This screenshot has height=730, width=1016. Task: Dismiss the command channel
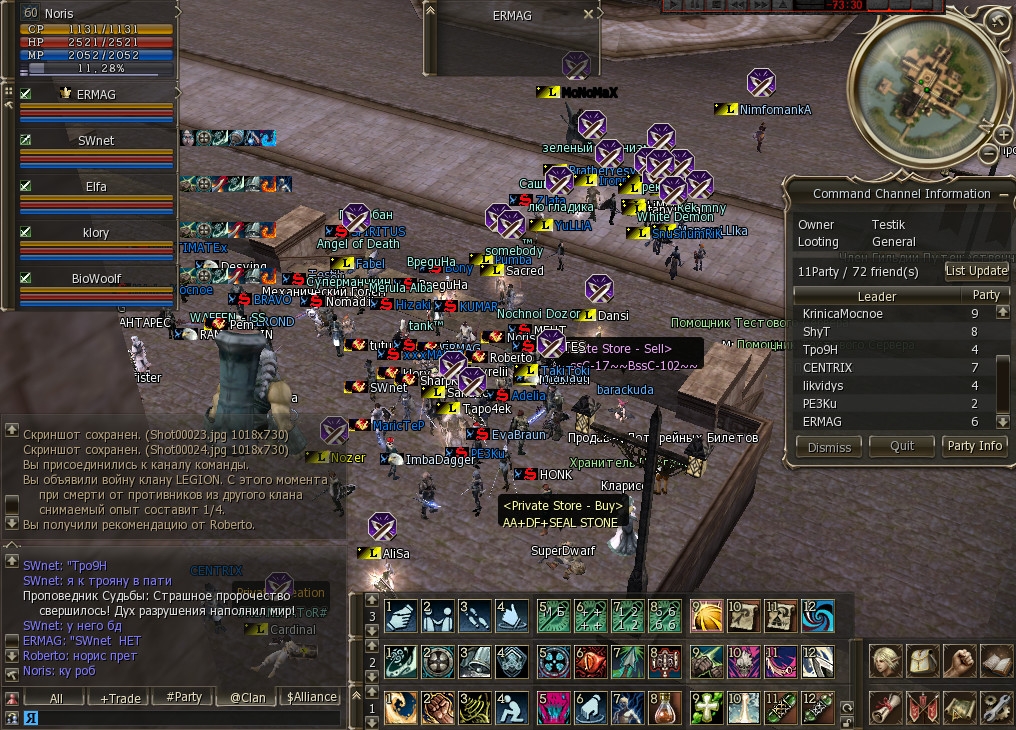(x=829, y=447)
